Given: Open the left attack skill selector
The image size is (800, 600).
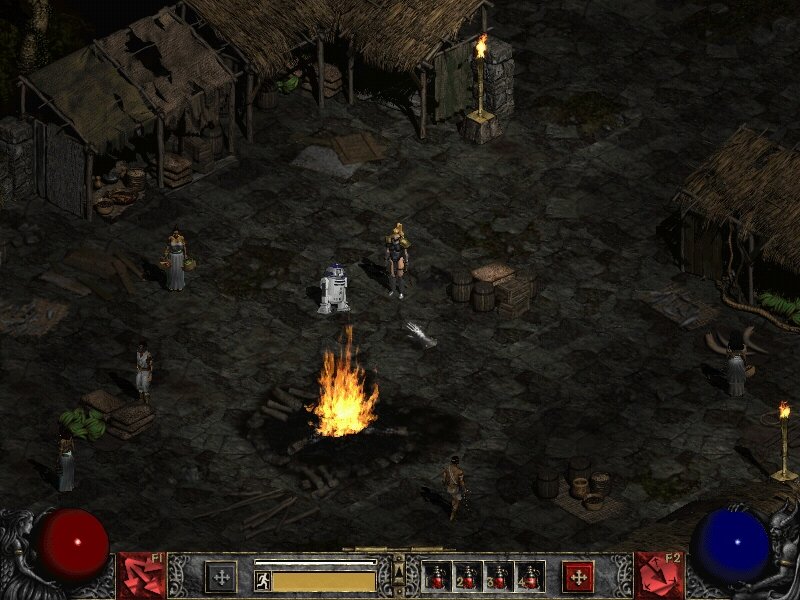Looking at the screenshot, I should [141, 576].
